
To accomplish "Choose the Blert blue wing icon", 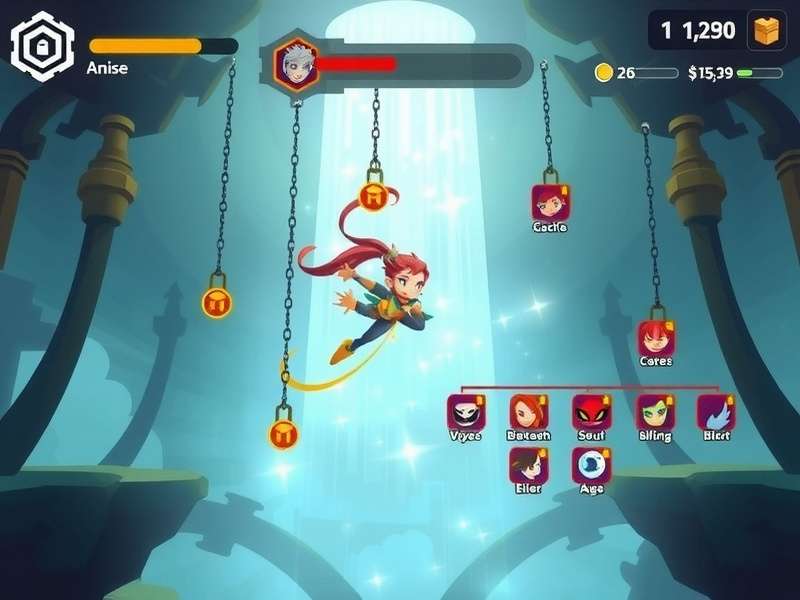I will 716,412.
